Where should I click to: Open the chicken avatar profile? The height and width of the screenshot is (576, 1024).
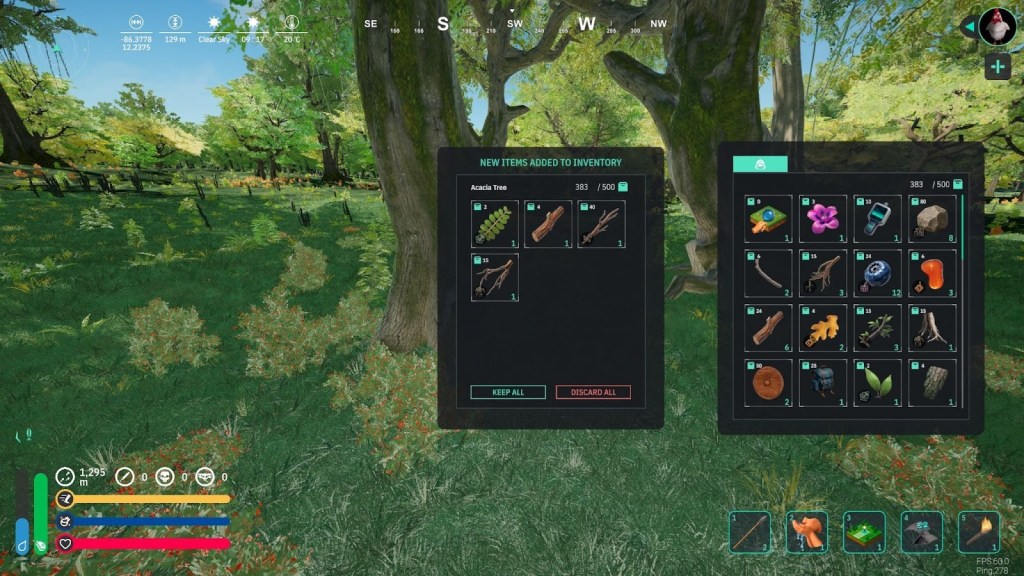[x=997, y=26]
